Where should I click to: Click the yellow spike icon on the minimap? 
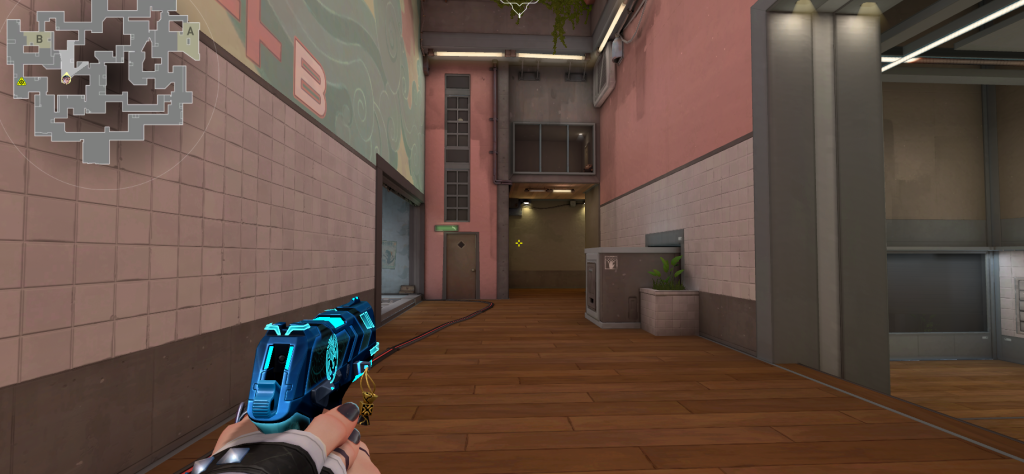(21, 81)
